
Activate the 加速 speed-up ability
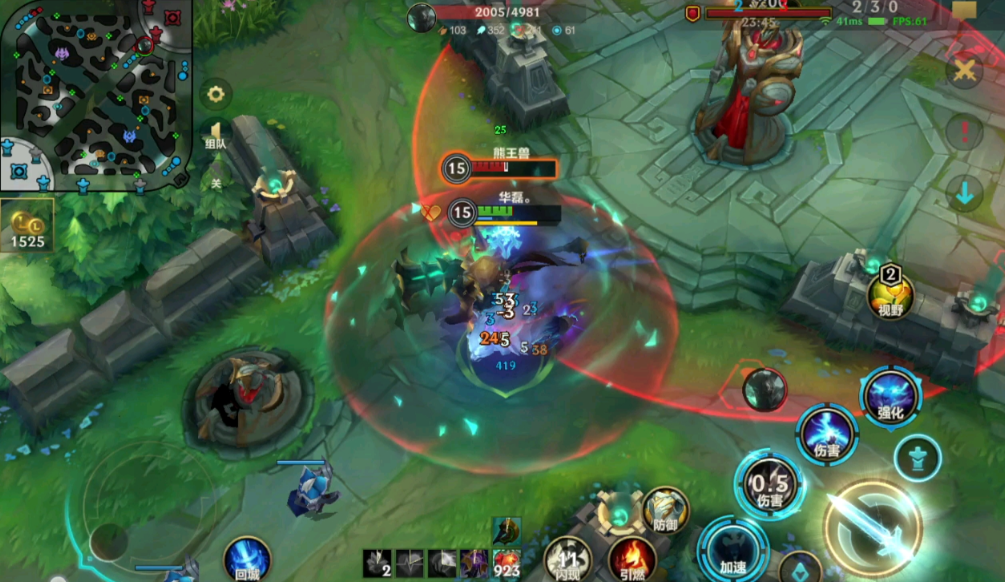point(733,551)
